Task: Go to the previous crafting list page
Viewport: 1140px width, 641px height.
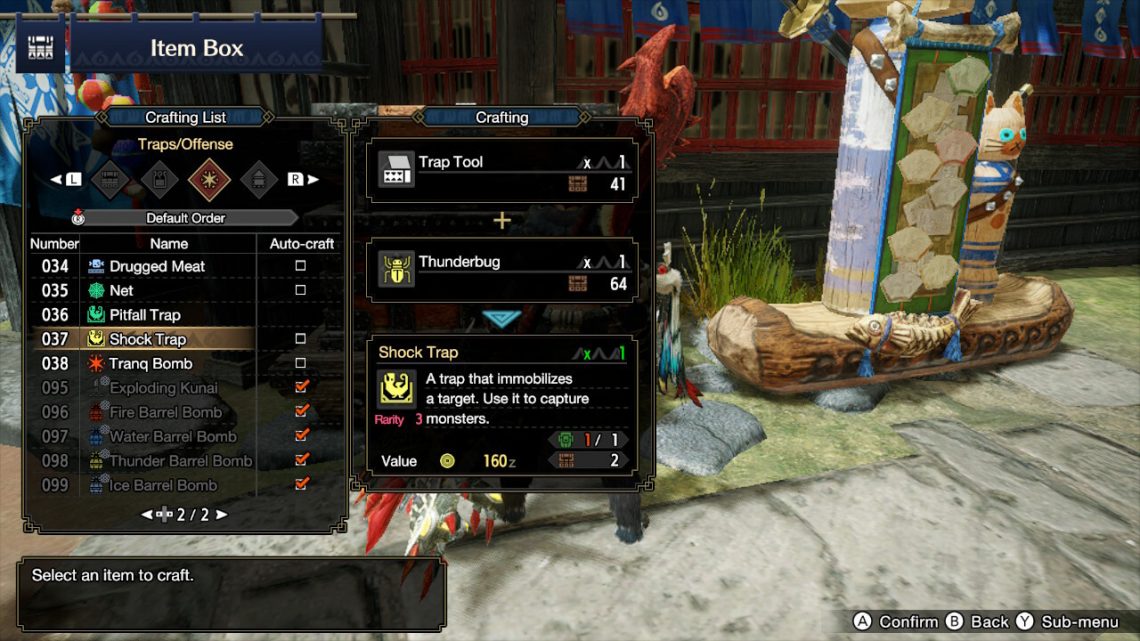Action: click(x=147, y=515)
